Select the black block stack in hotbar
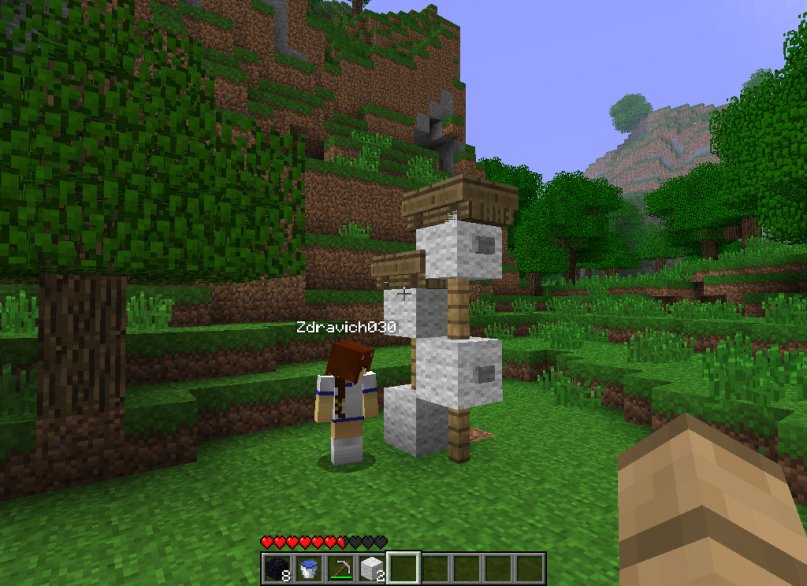807x586 pixels. 277,569
